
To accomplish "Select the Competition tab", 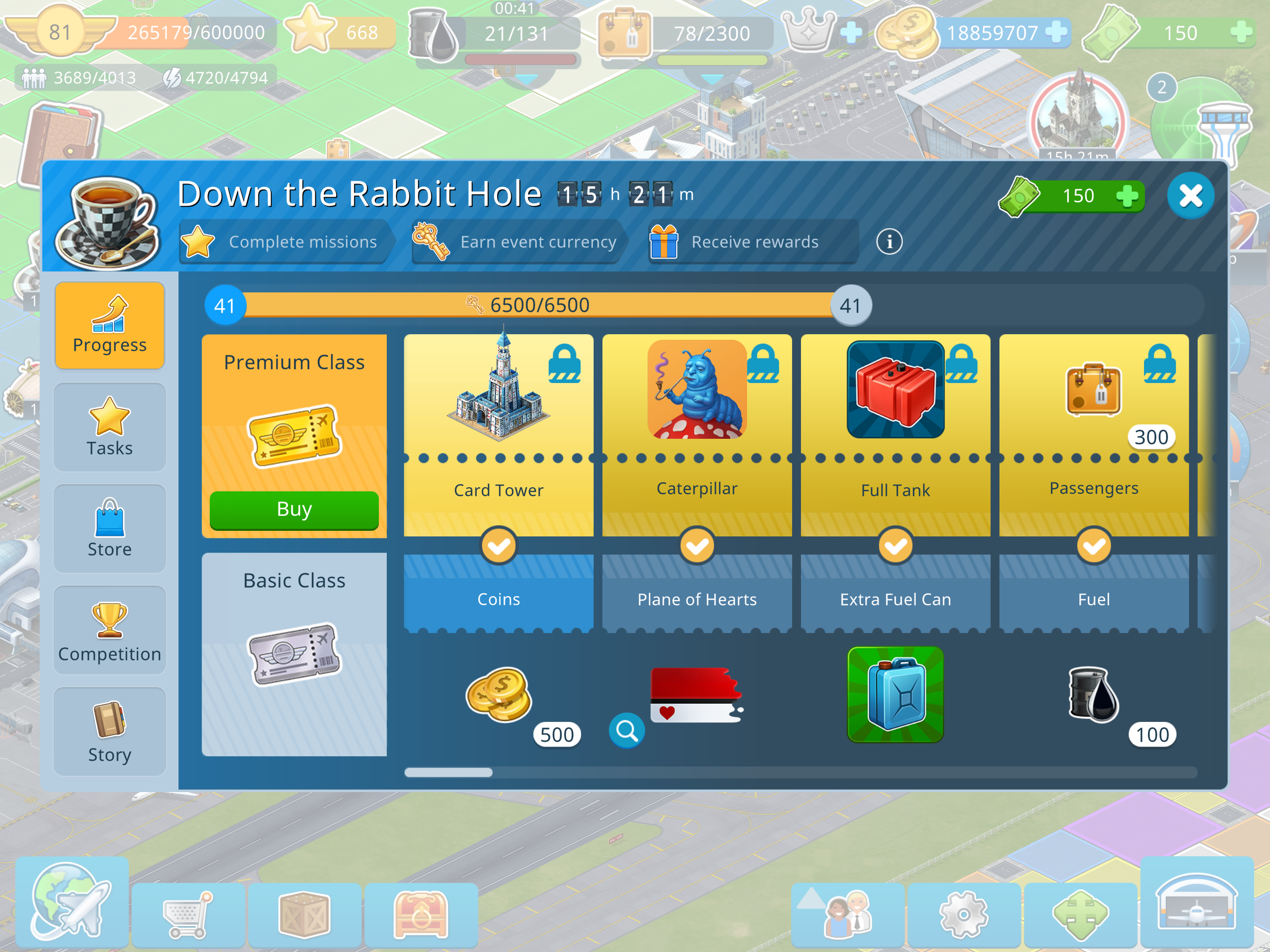I will [x=110, y=630].
